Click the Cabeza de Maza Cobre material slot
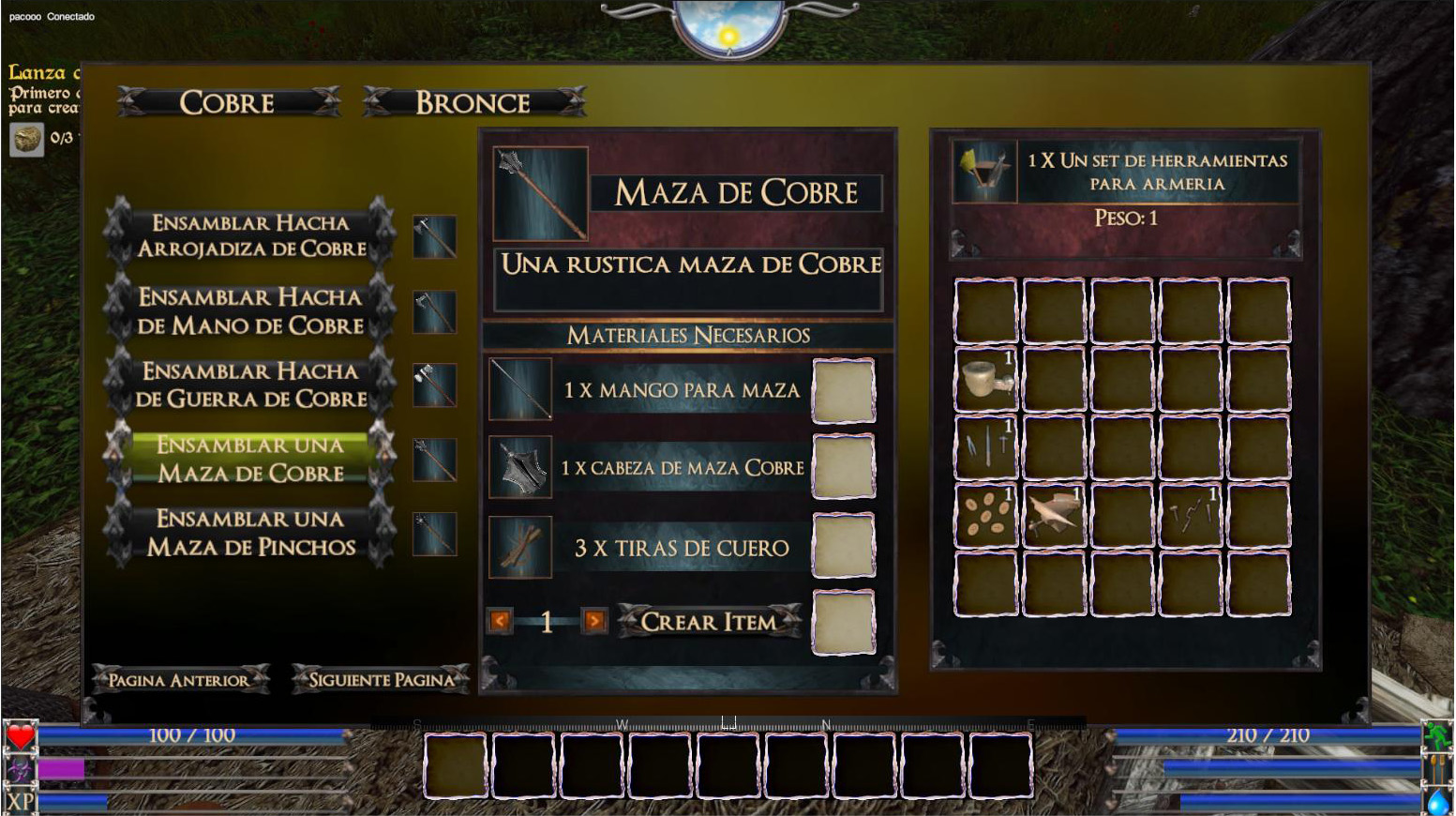 click(x=844, y=467)
